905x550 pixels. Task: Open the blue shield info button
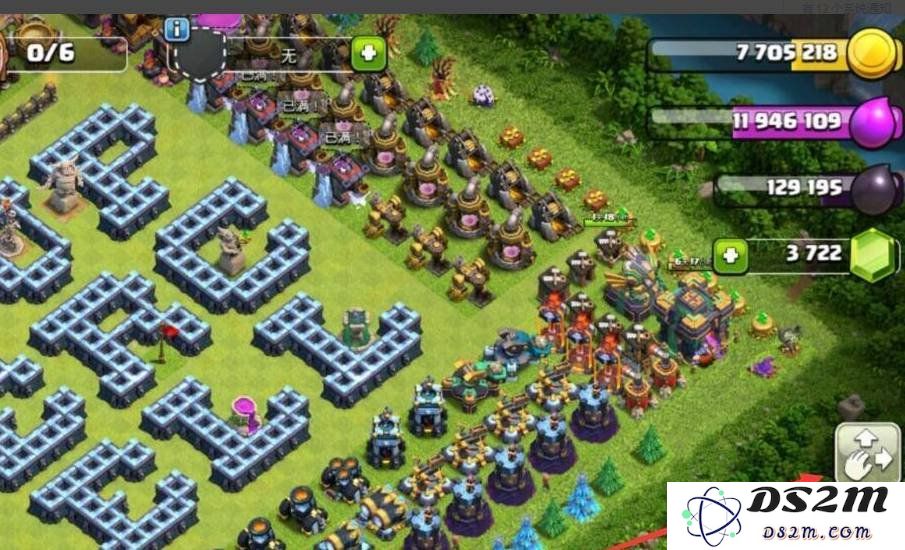[178, 27]
